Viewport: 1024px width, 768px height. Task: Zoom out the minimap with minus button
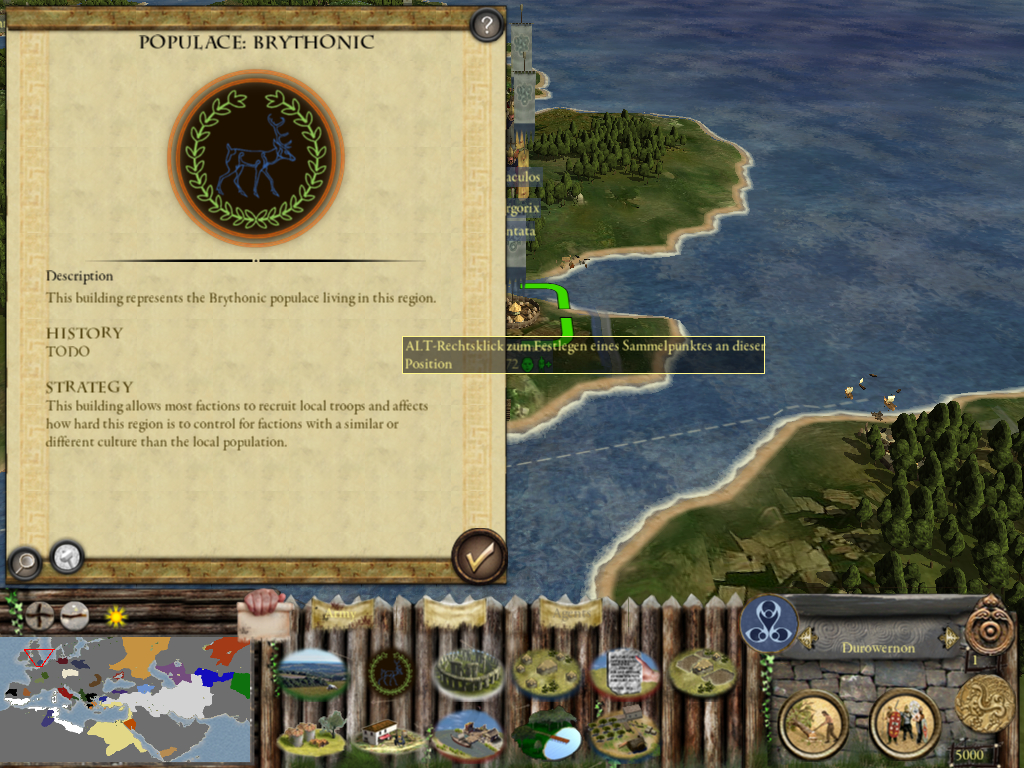75,615
